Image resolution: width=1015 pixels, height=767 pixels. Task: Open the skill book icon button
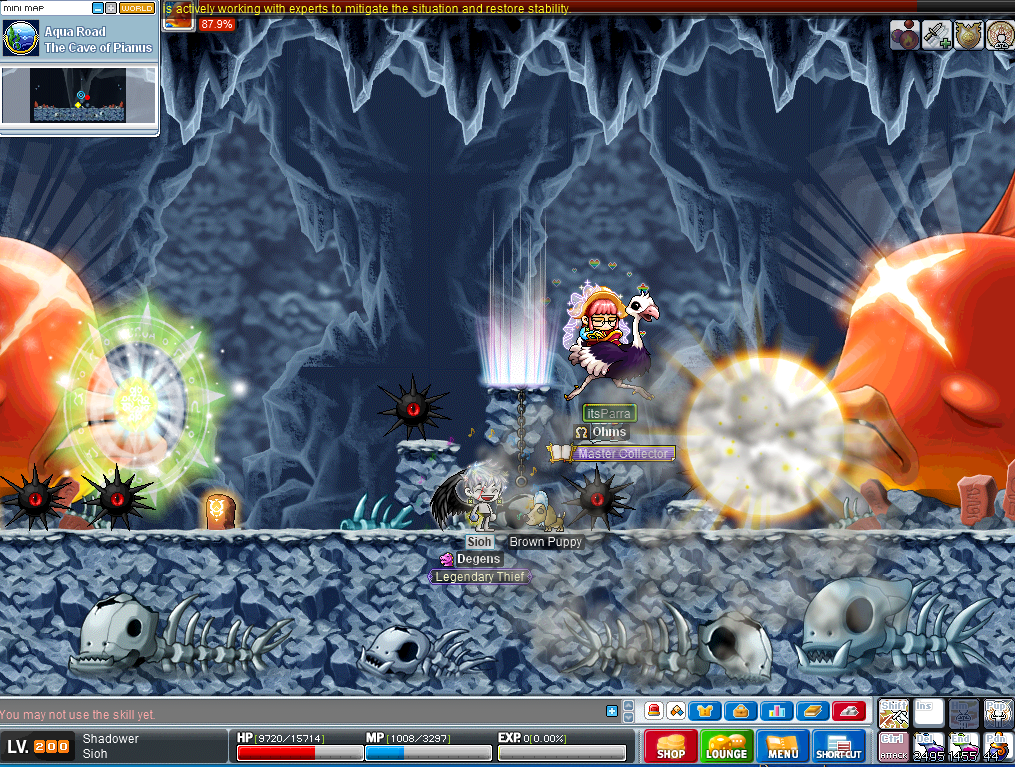click(812, 712)
